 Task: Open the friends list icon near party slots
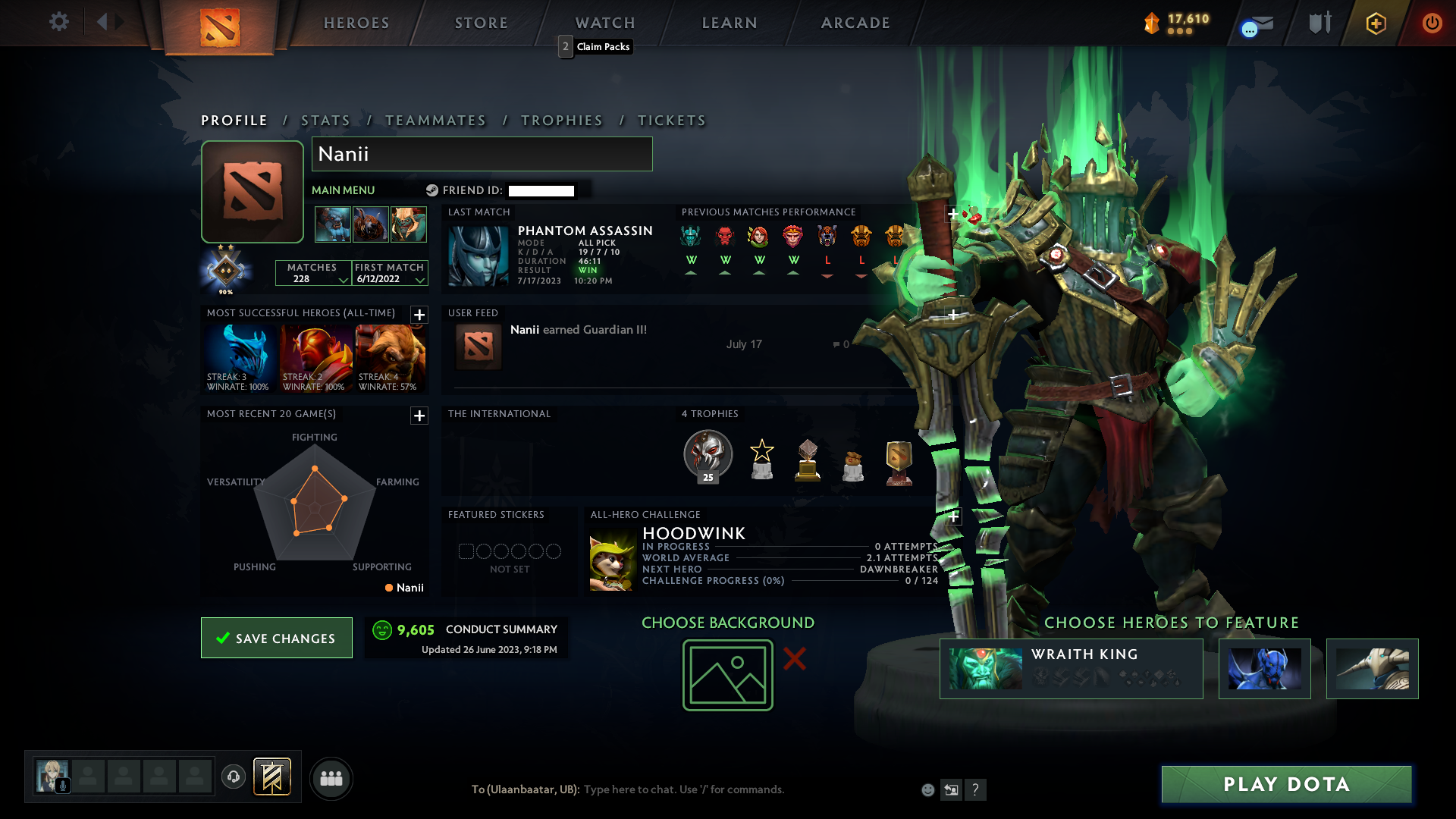coord(331,778)
